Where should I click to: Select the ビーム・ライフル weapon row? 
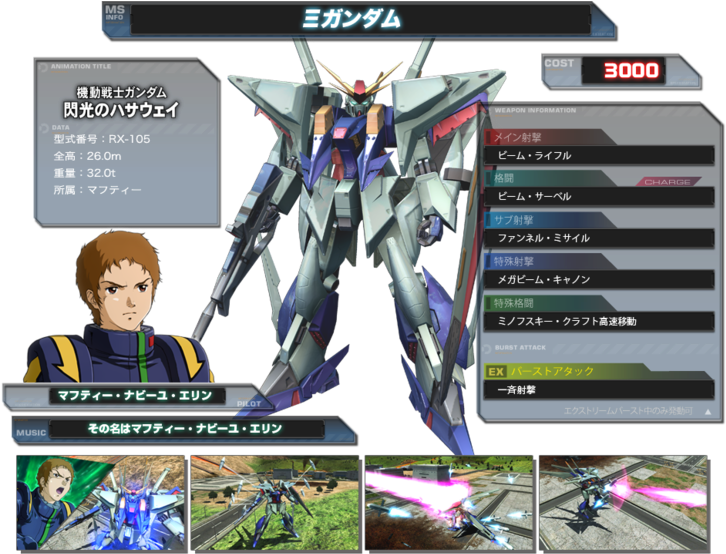coord(598,156)
